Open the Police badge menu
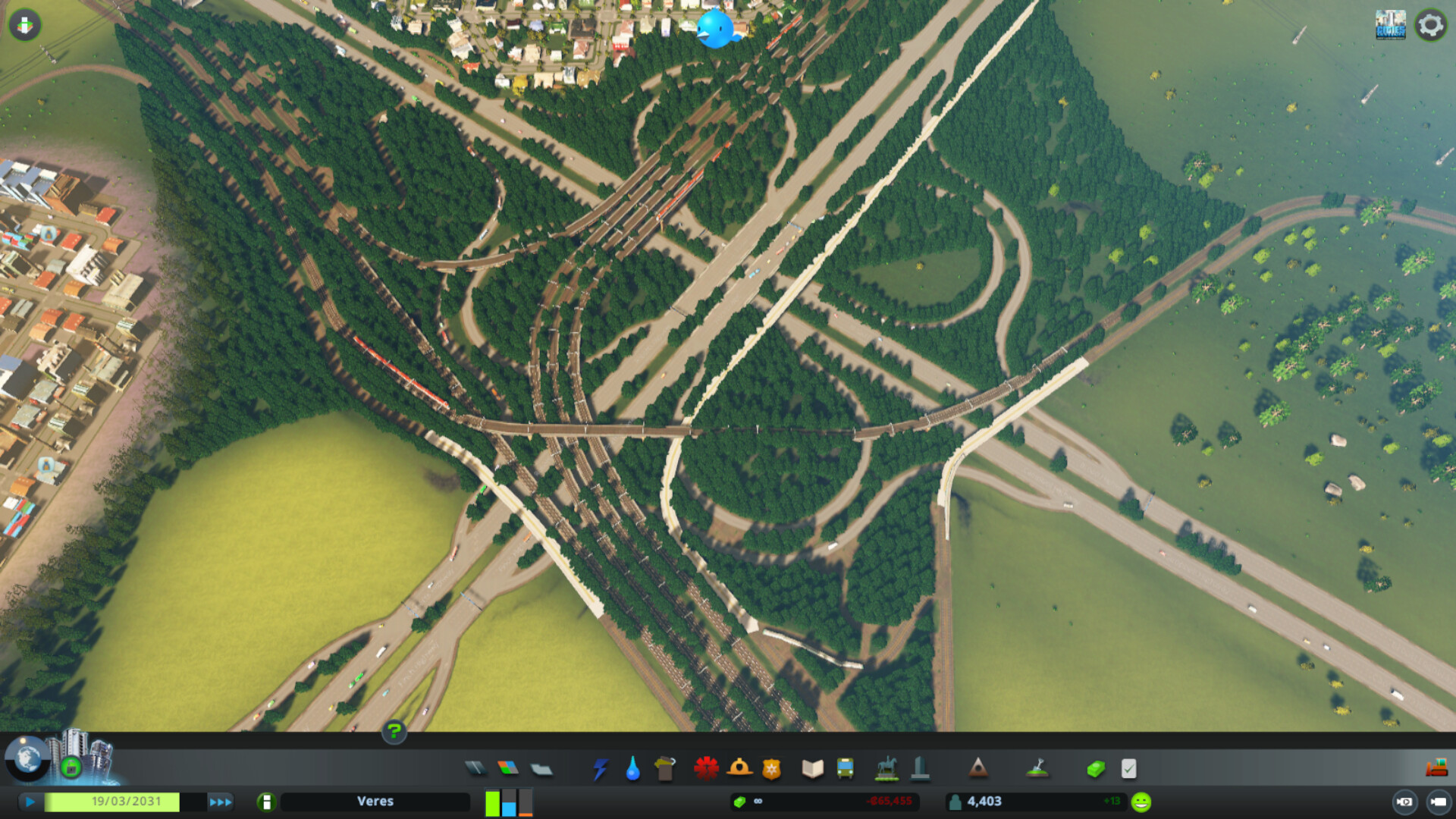 point(771,769)
